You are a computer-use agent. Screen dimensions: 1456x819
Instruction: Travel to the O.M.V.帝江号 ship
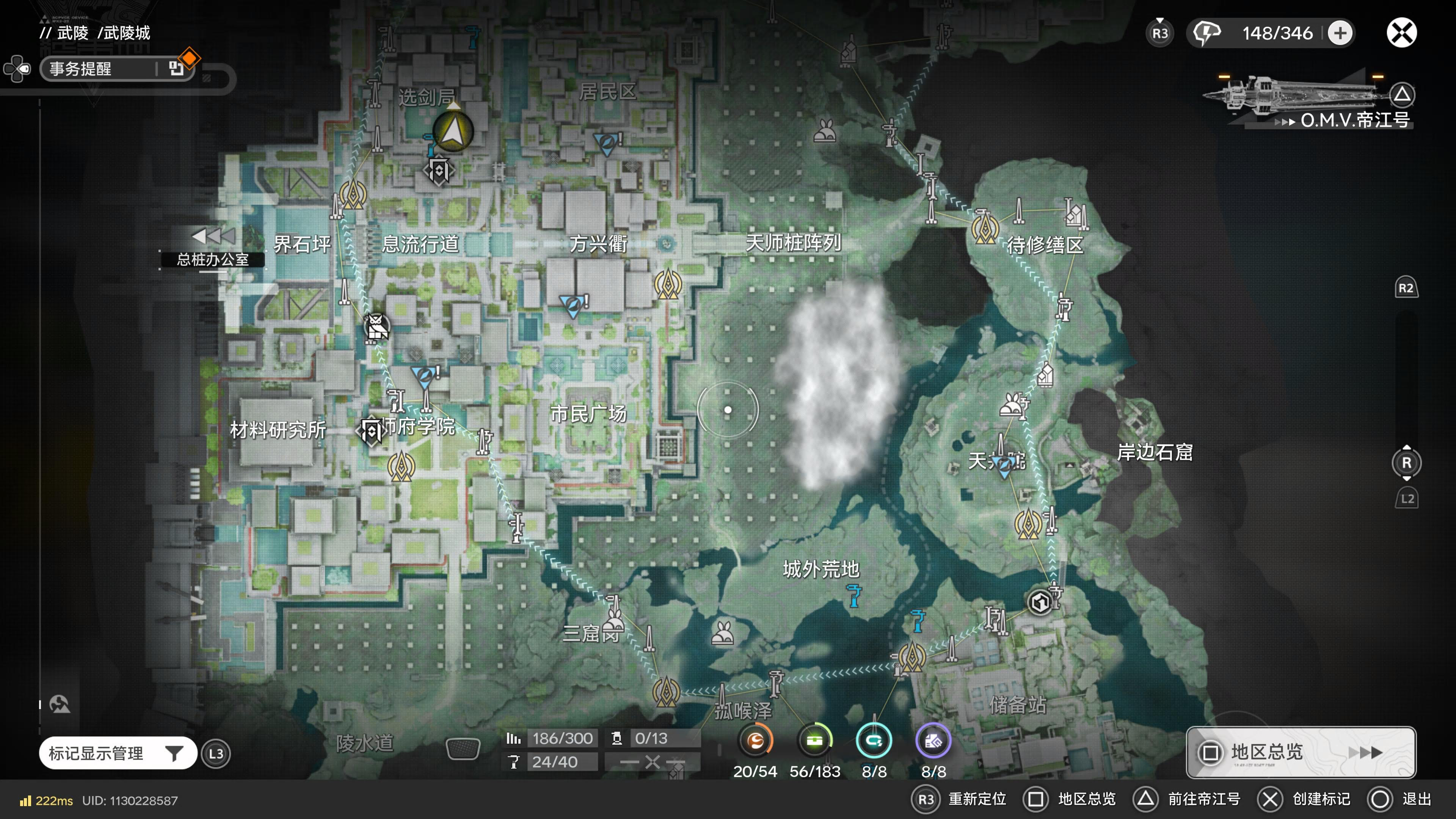coord(1354,119)
